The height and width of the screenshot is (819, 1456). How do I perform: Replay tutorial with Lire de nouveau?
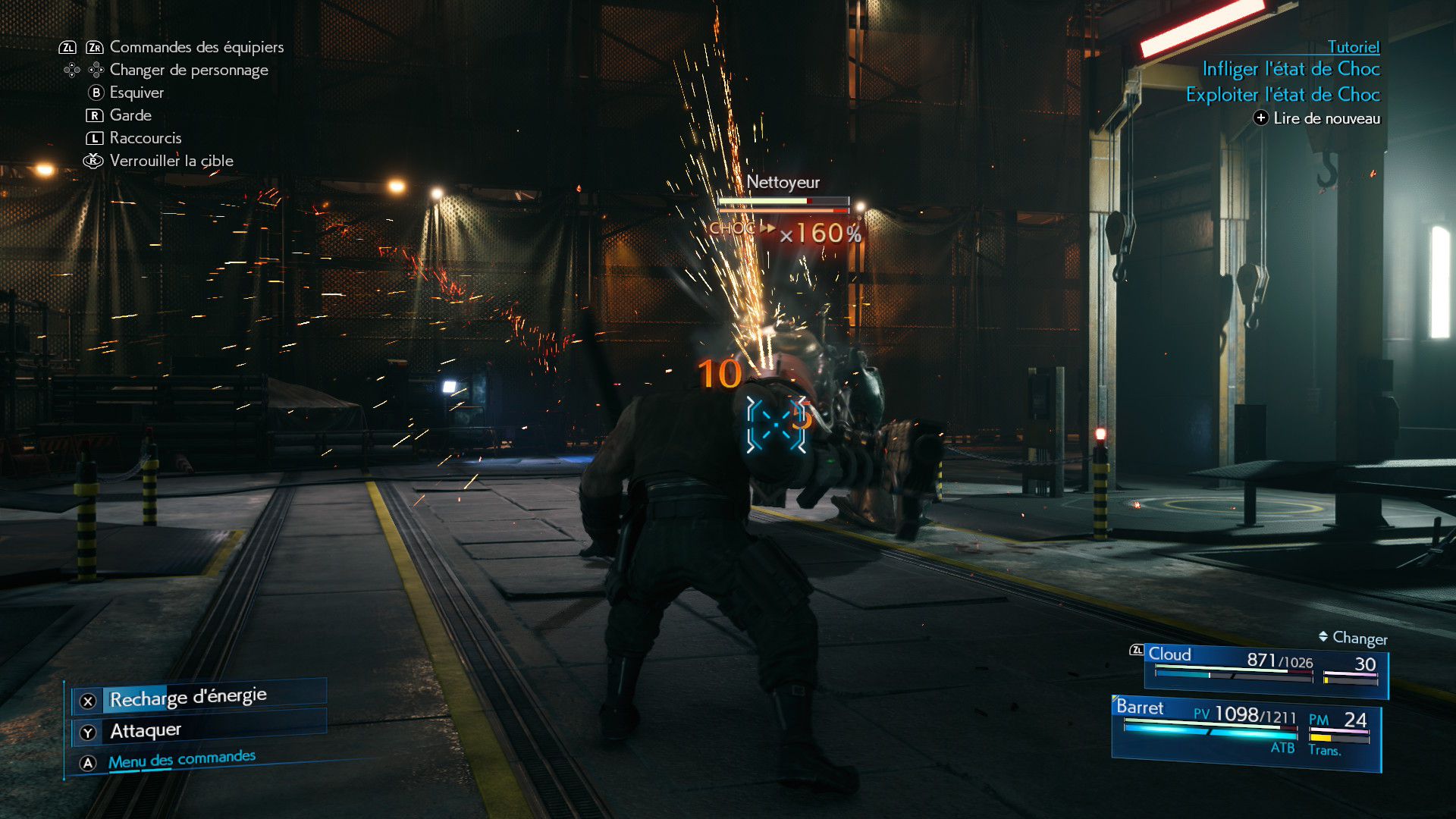pos(1326,118)
